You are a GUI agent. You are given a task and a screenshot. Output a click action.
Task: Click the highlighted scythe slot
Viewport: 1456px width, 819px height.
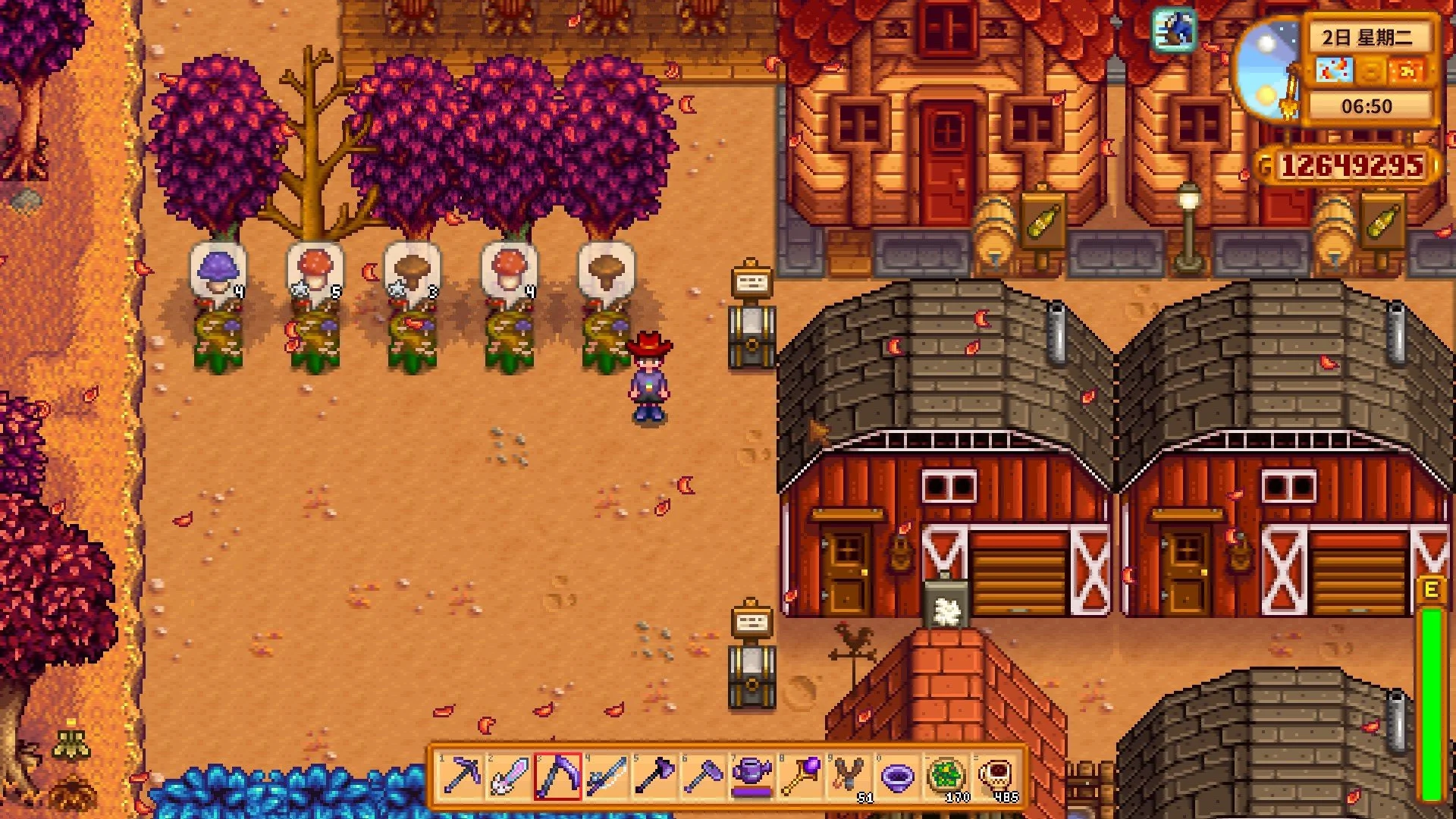558,777
